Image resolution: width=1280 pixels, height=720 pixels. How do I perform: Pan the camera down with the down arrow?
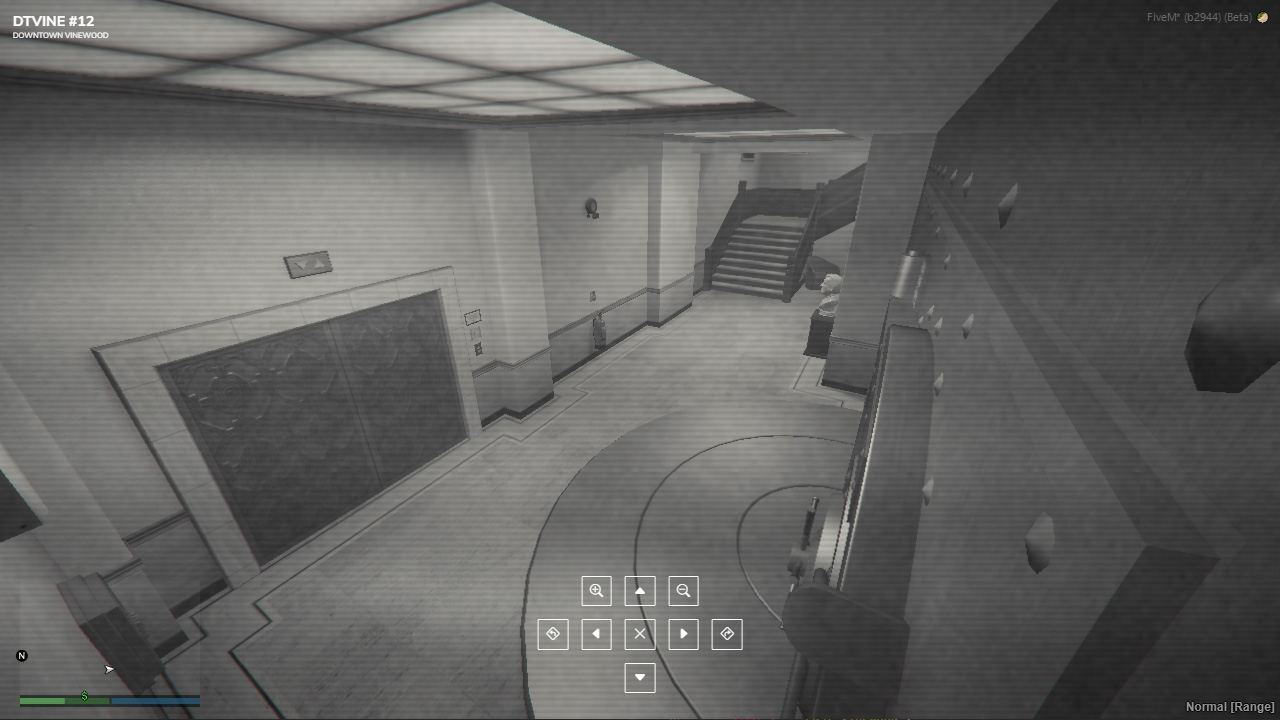click(x=640, y=677)
